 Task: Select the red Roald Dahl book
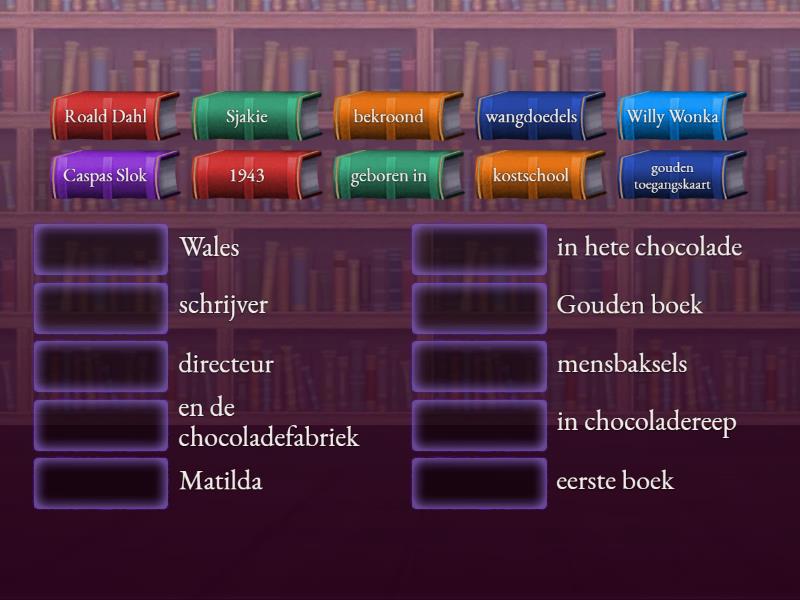(106, 116)
